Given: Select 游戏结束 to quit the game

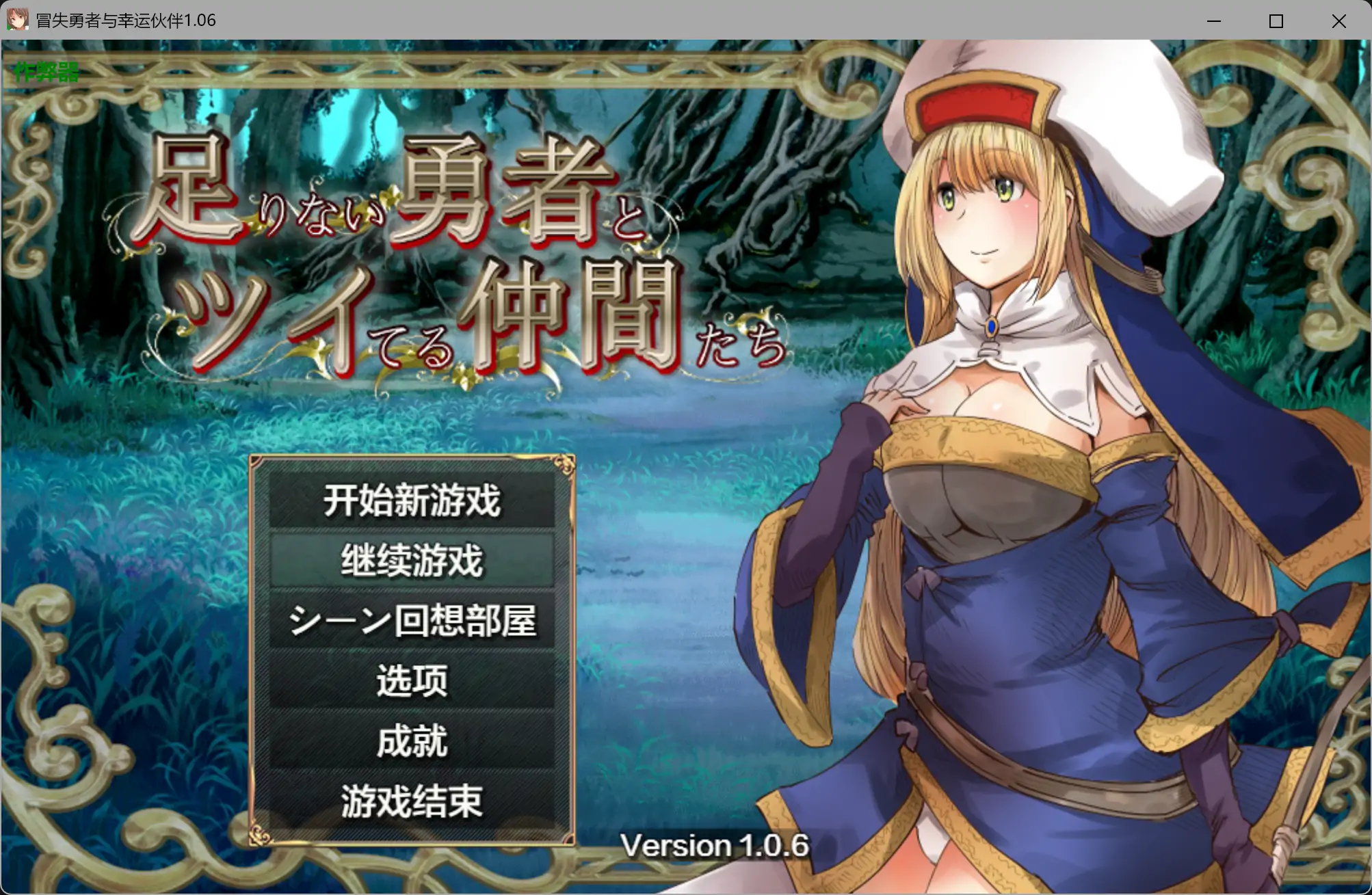Looking at the screenshot, I should pos(413,798).
